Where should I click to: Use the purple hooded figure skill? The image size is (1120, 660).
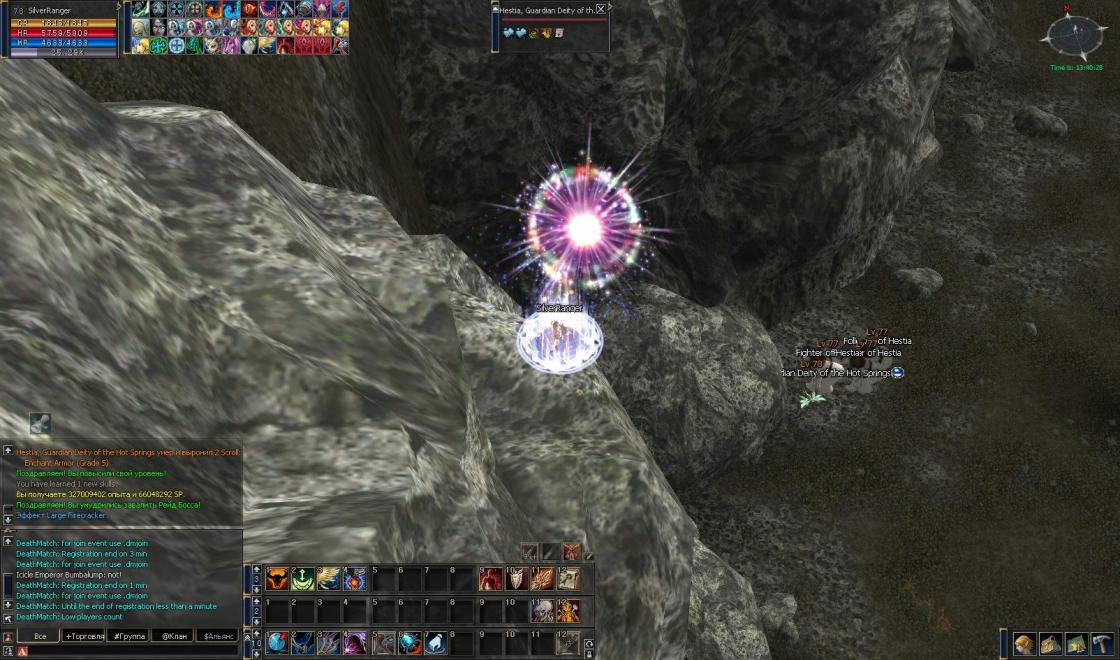coord(354,643)
